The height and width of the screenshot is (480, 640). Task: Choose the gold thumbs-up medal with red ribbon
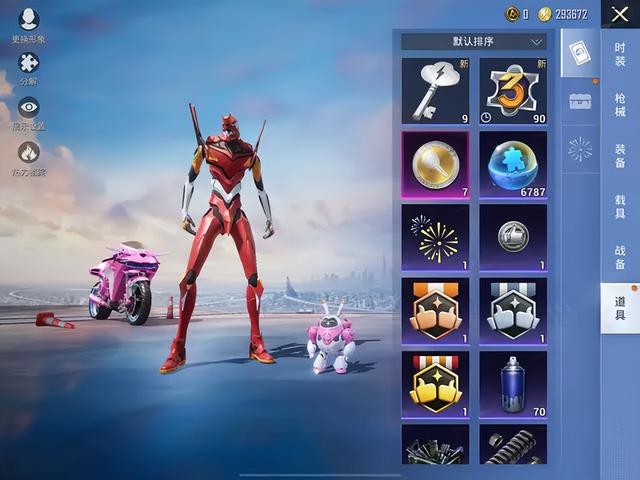click(435, 384)
